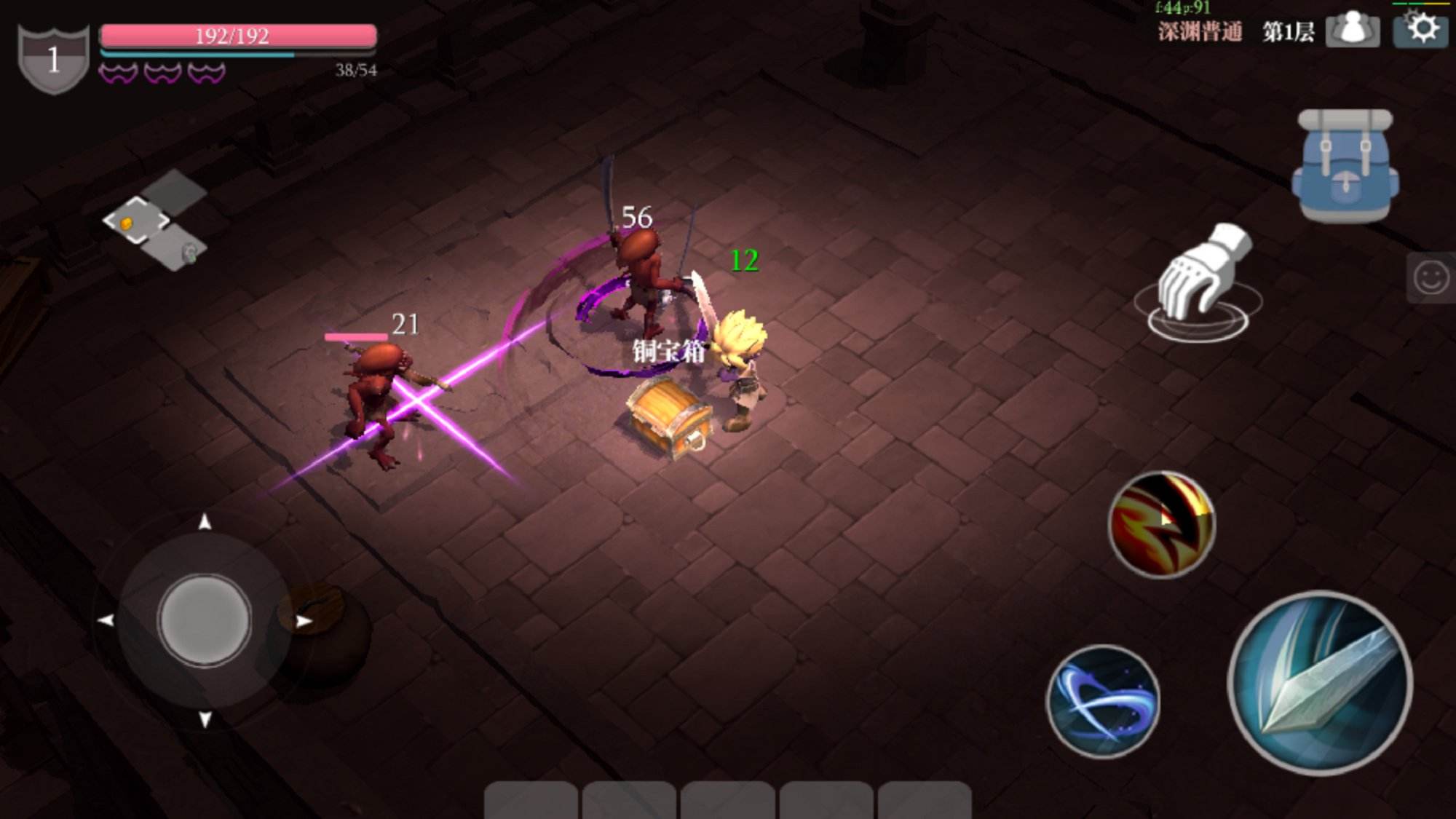
Task: Tap the joystick's right arrow
Action: point(304,621)
